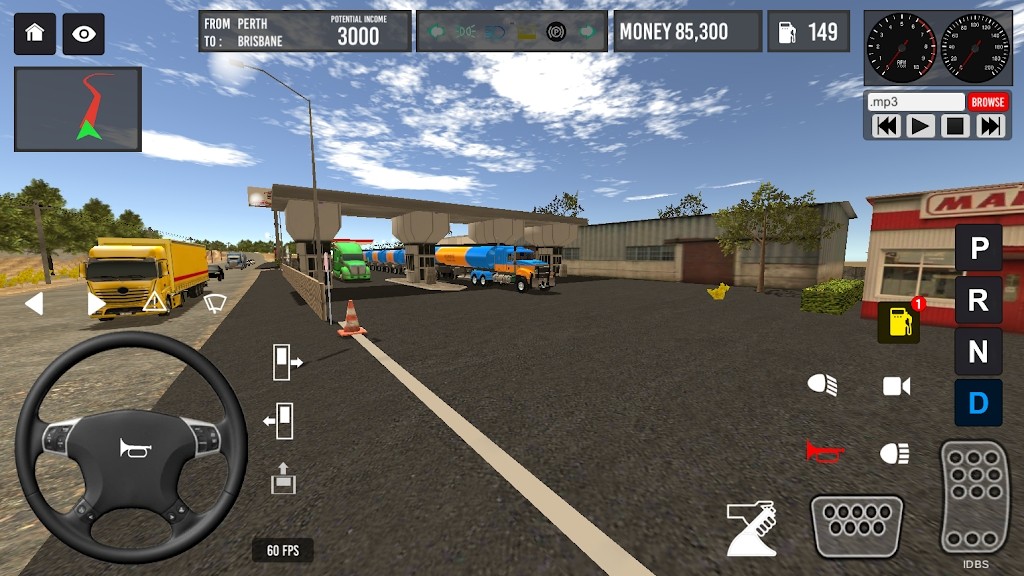Open the home menu
The height and width of the screenshot is (576, 1024).
pos(35,34)
